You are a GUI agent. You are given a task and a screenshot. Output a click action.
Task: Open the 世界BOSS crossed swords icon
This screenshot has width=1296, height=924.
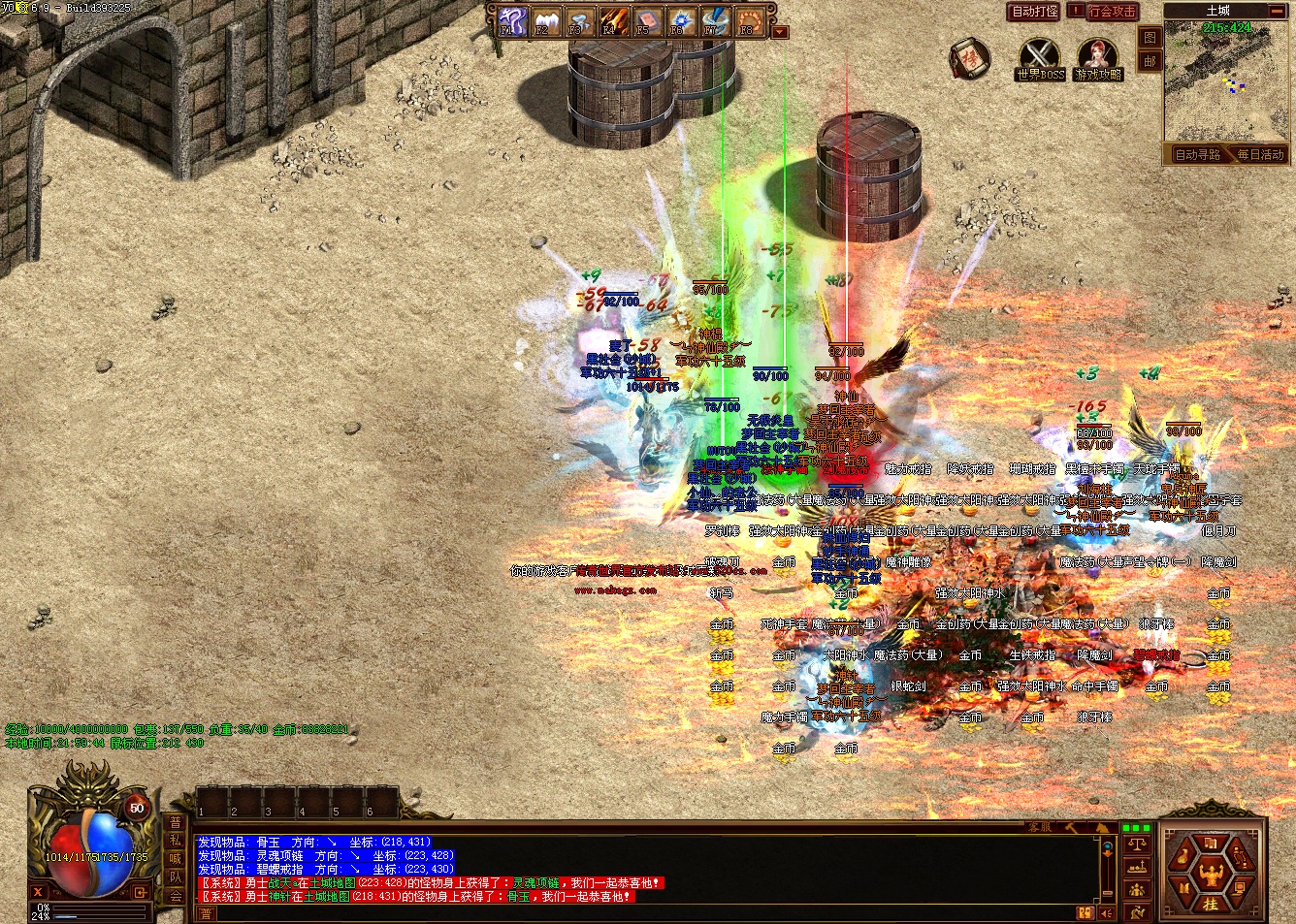1040,56
